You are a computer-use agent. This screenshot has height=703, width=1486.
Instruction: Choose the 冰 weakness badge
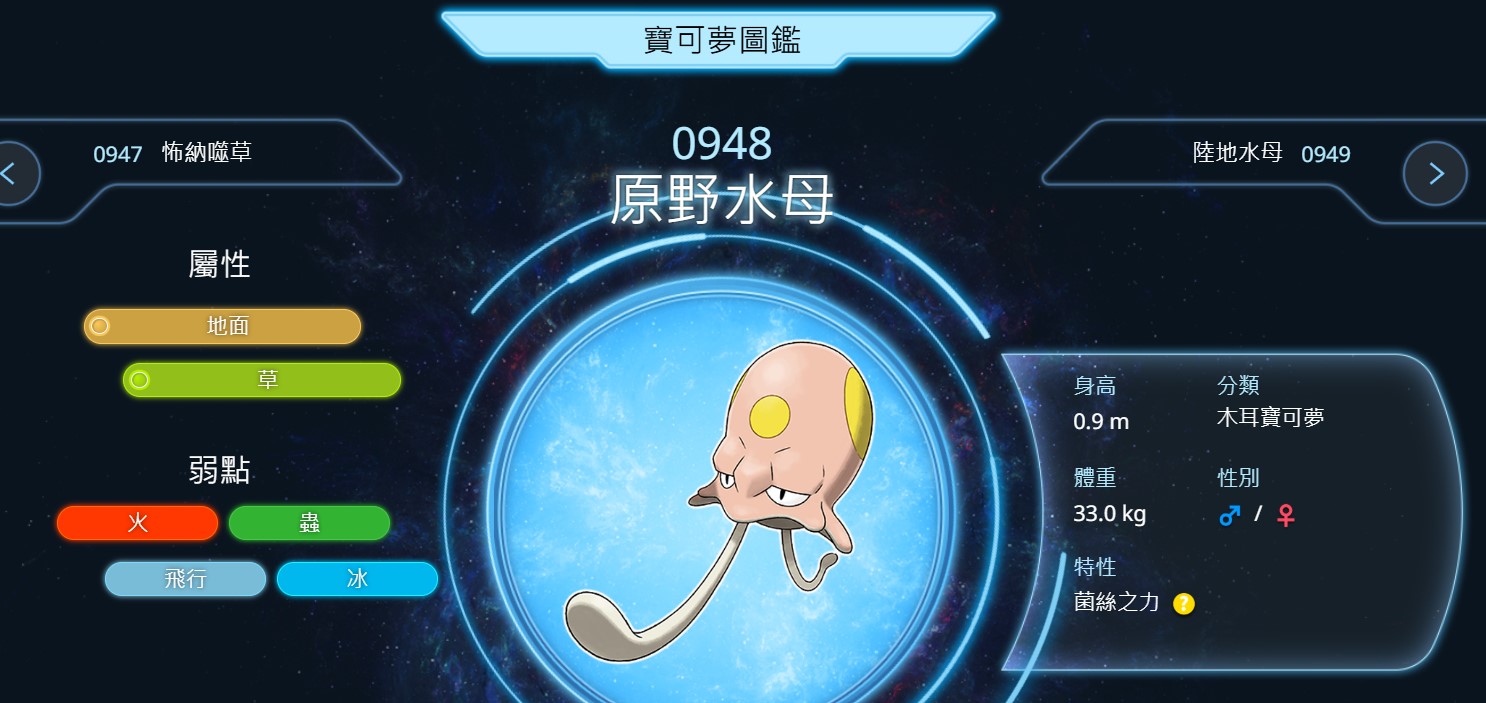357,579
